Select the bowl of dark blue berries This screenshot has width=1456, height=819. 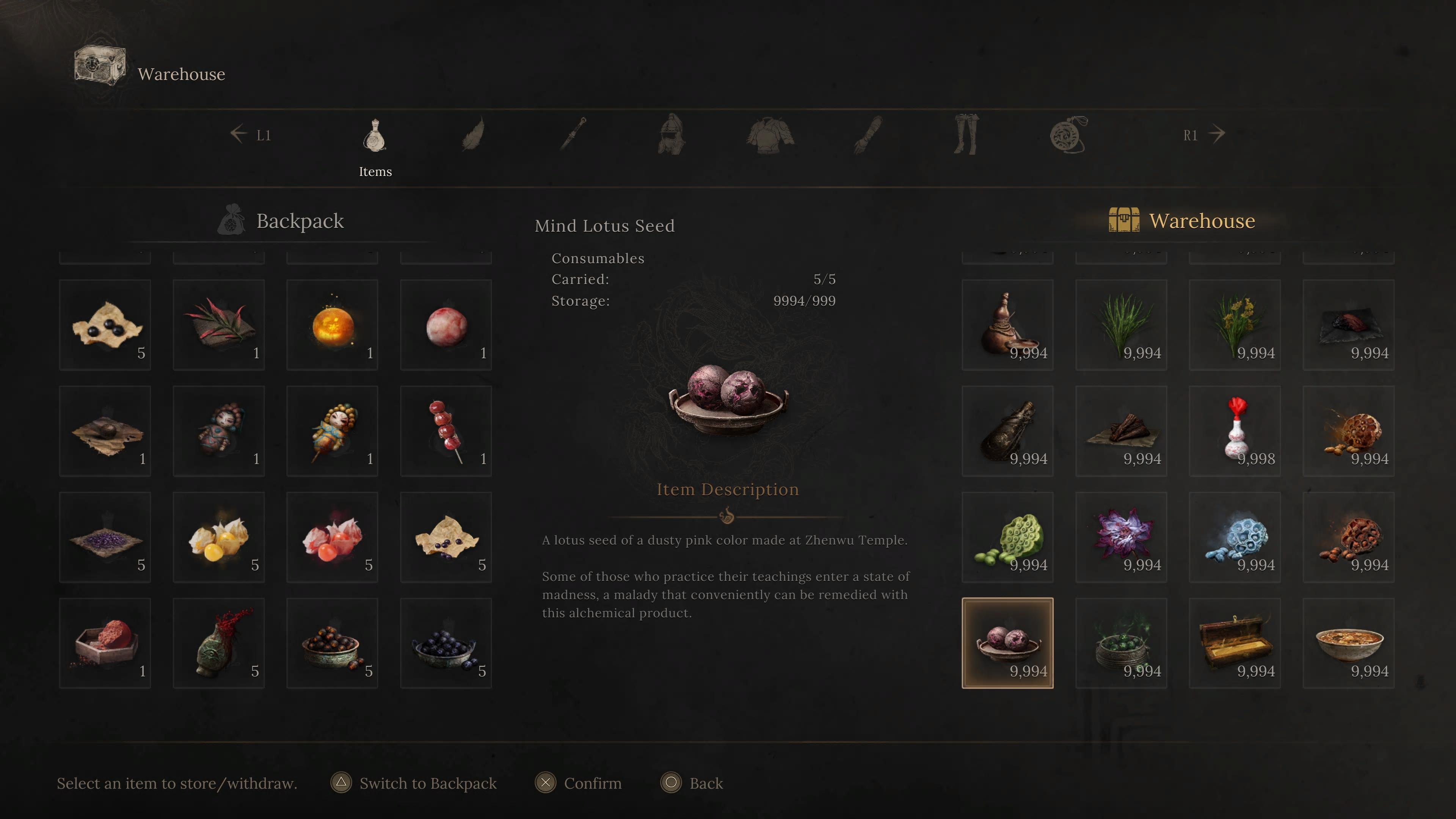(446, 643)
